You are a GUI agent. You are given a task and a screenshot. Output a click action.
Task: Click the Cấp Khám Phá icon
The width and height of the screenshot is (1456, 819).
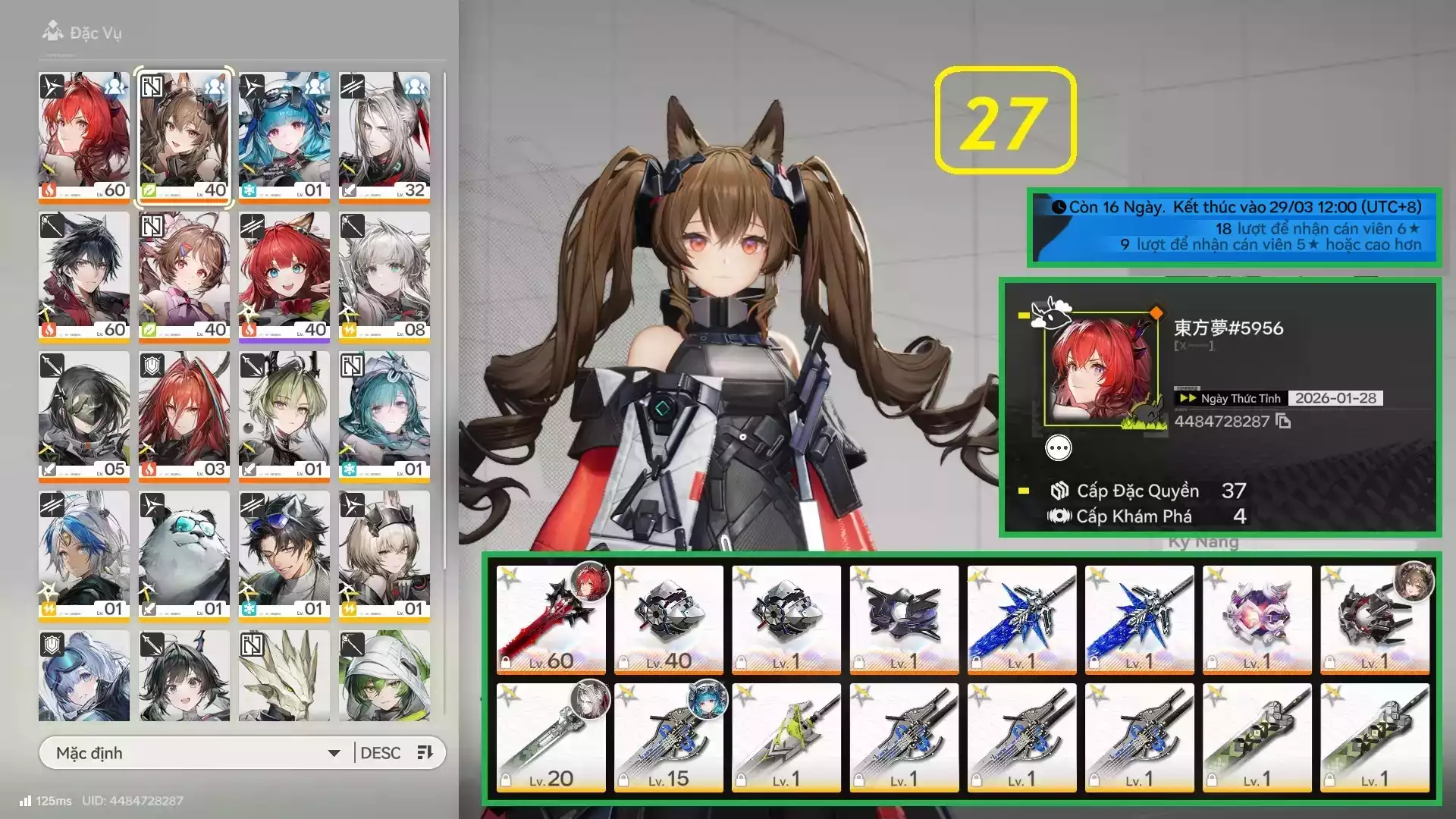tap(1062, 516)
